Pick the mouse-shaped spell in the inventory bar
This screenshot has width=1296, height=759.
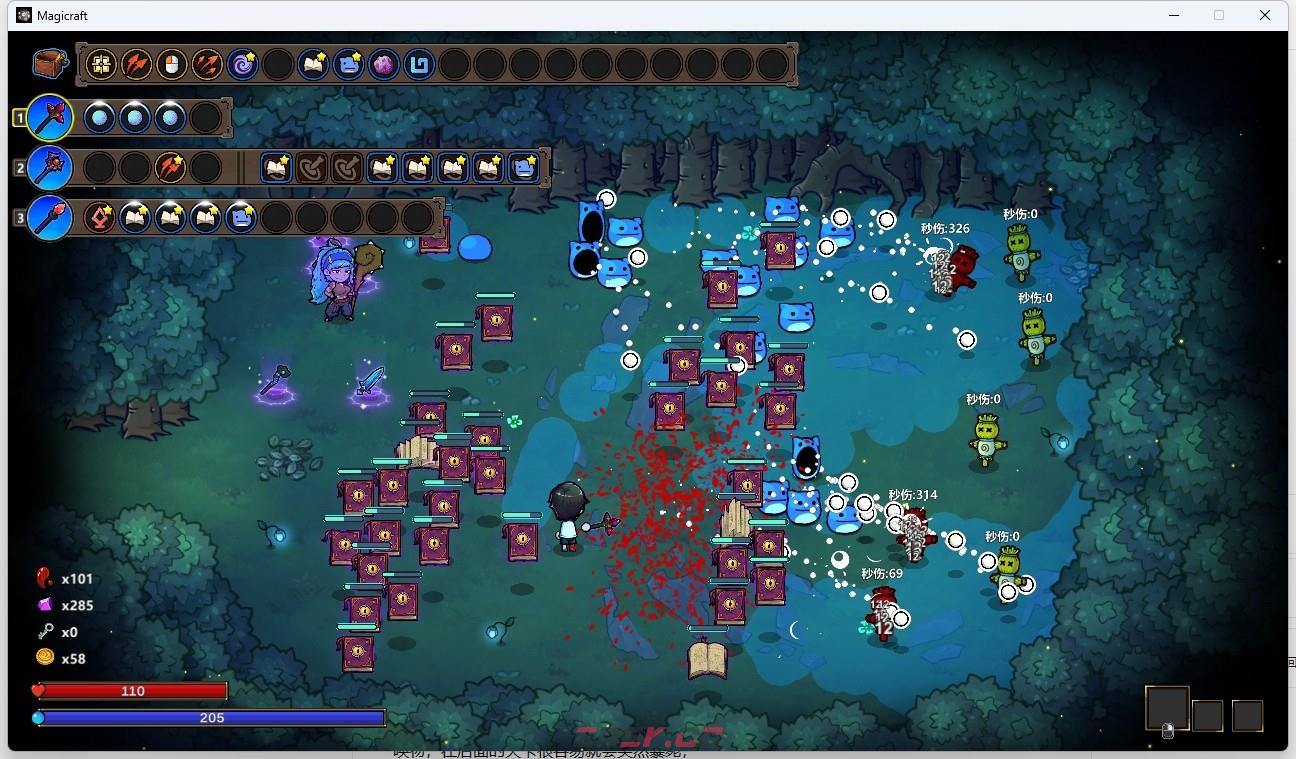171,65
